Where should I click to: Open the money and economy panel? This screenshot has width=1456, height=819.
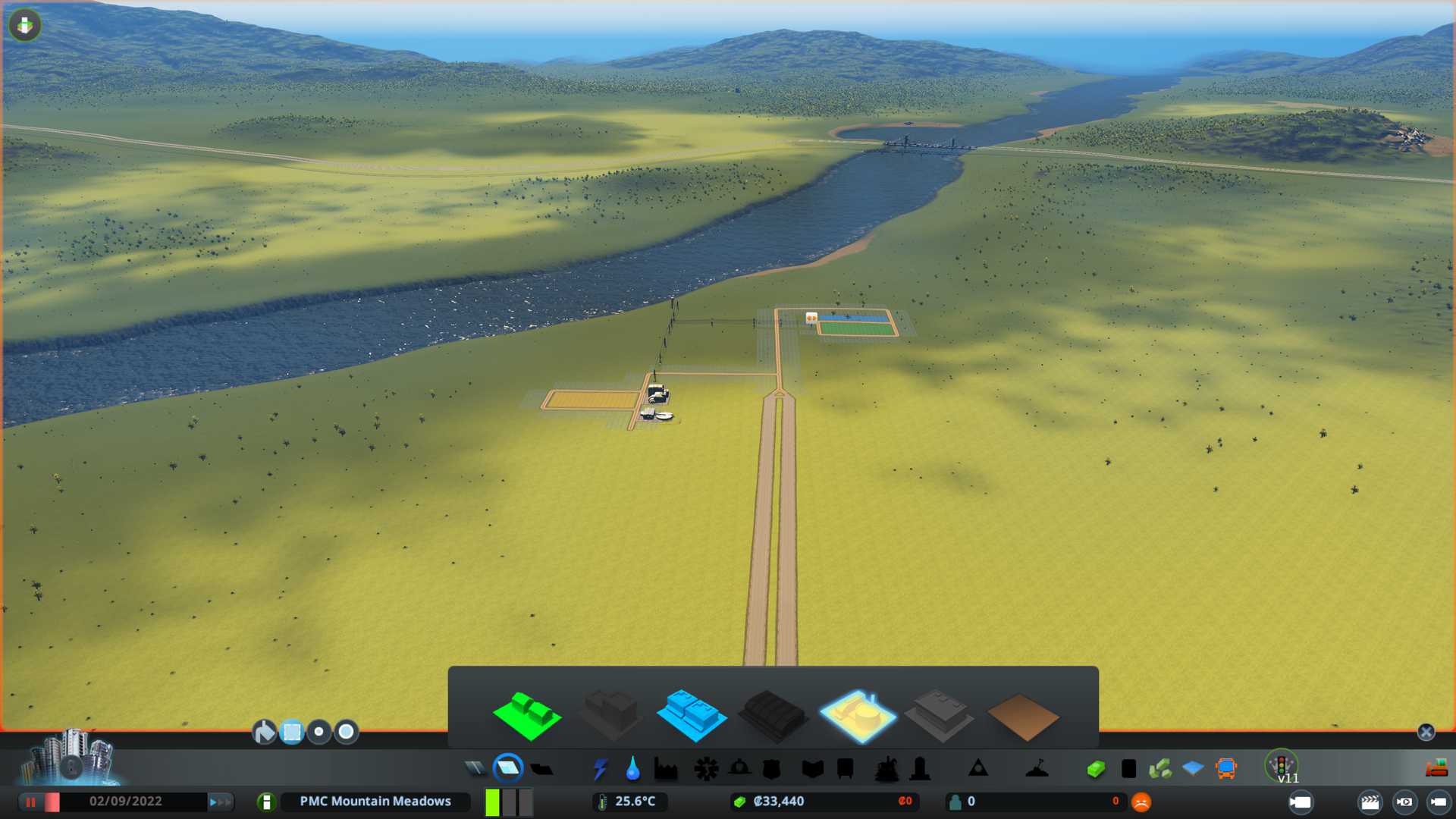coord(779,802)
